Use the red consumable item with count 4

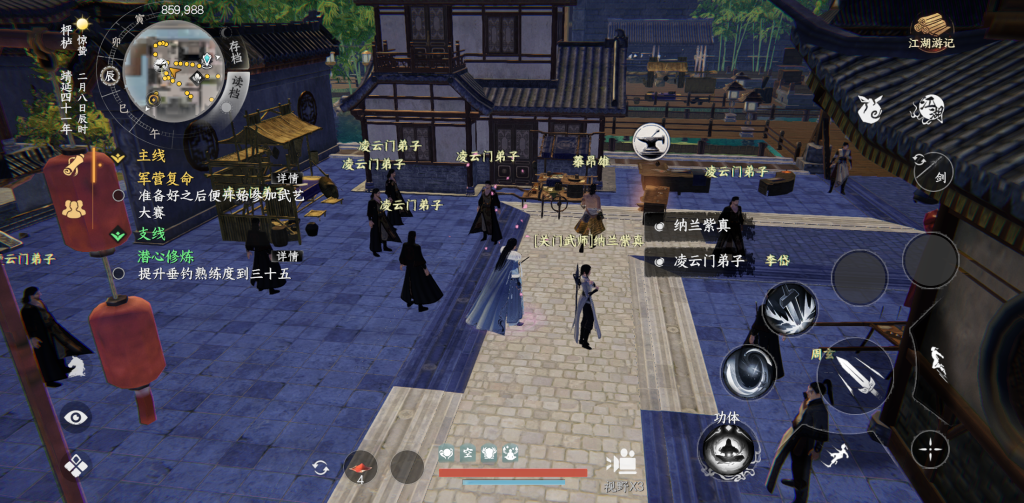click(x=360, y=466)
